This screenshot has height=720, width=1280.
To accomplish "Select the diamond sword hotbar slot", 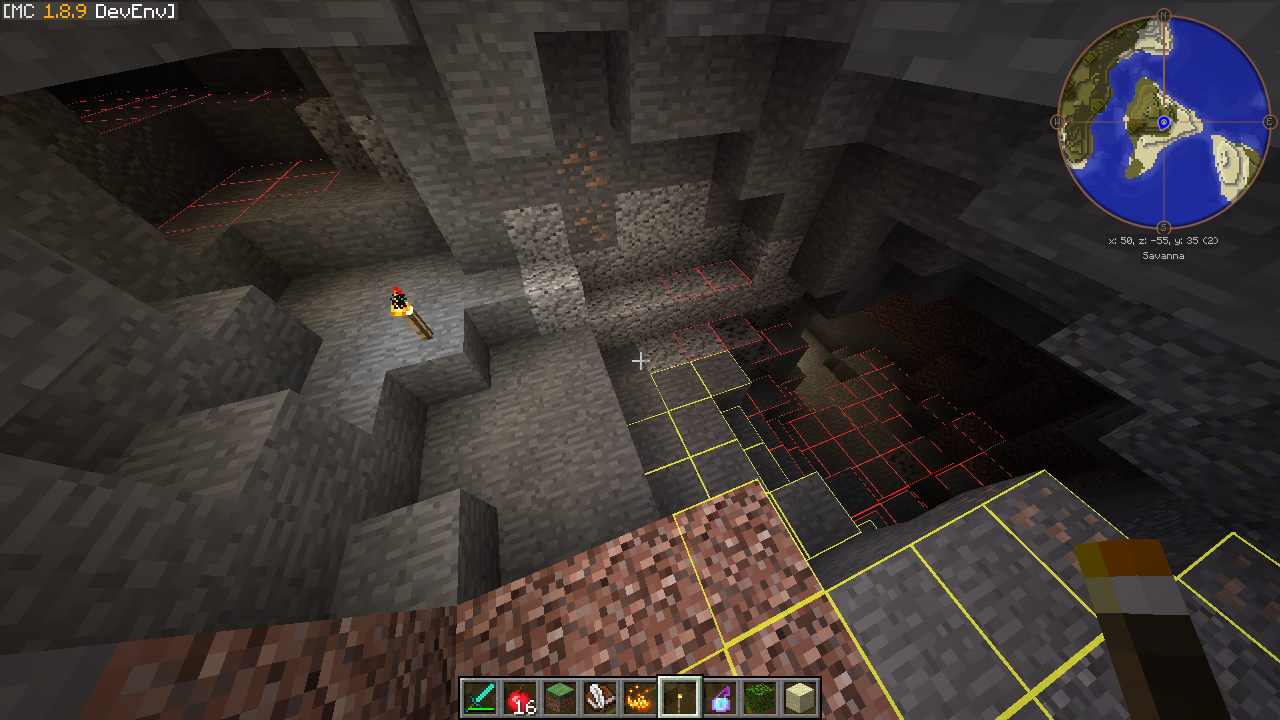I will [x=480, y=697].
